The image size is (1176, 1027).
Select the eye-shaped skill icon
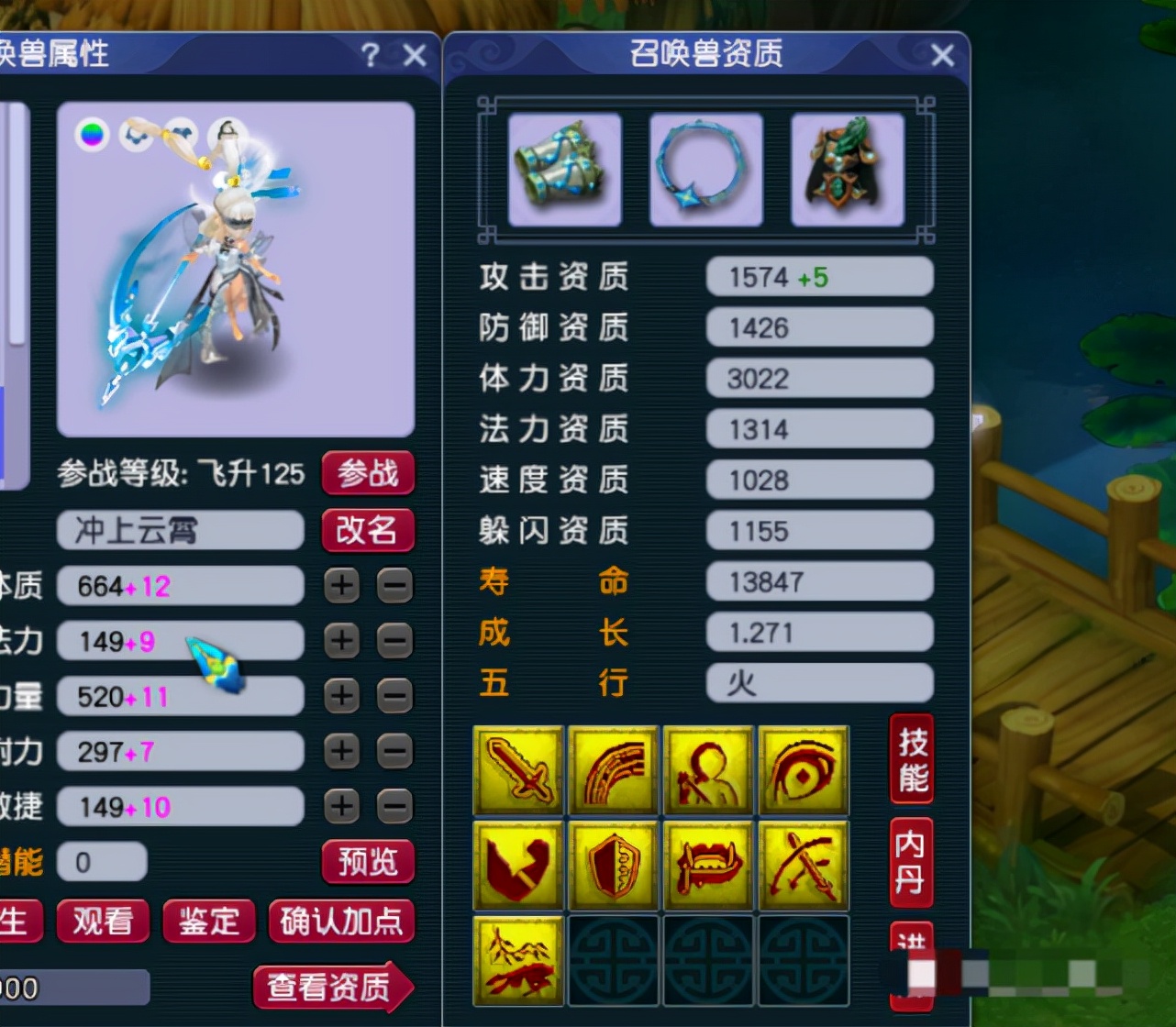pyautogui.click(x=804, y=770)
